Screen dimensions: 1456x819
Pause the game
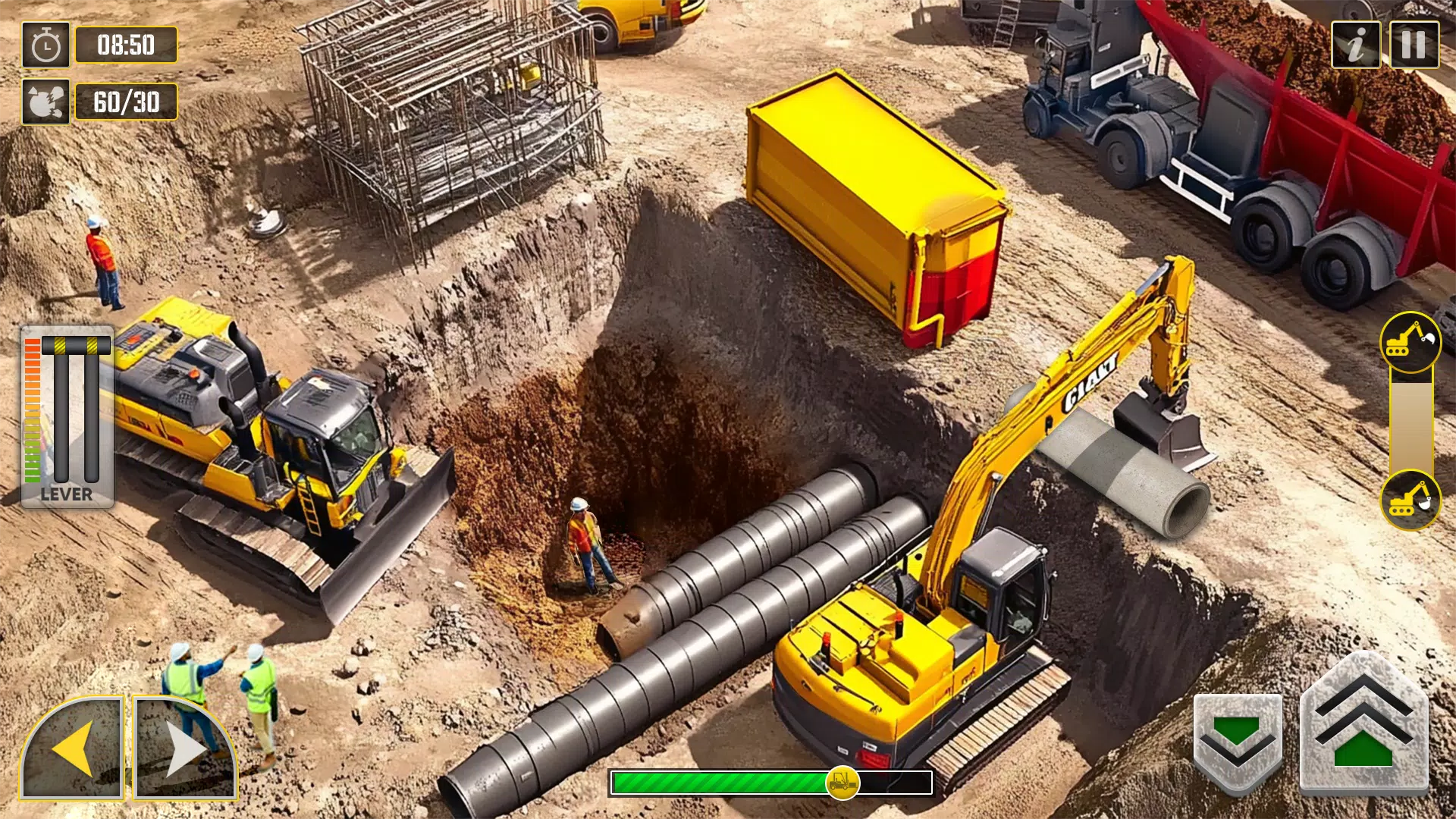pyautogui.click(x=1414, y=45)
